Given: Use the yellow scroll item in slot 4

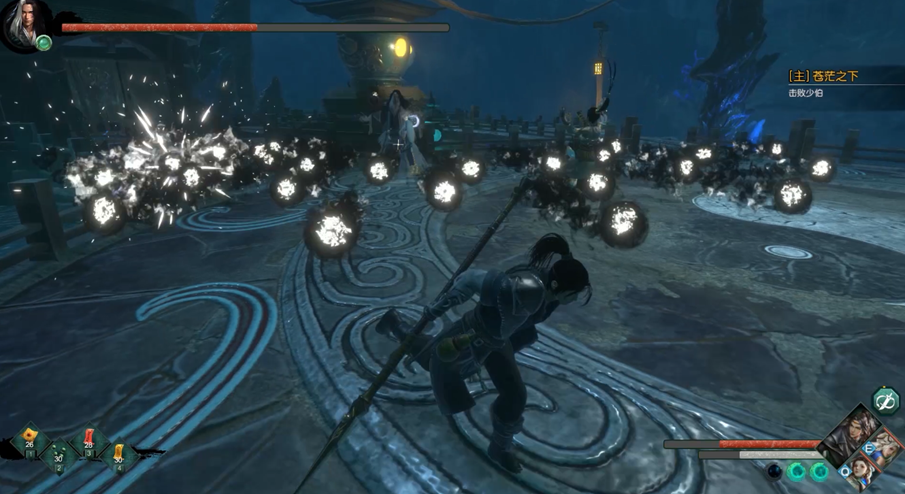Looking at the screenshot, I should (119, 455).
